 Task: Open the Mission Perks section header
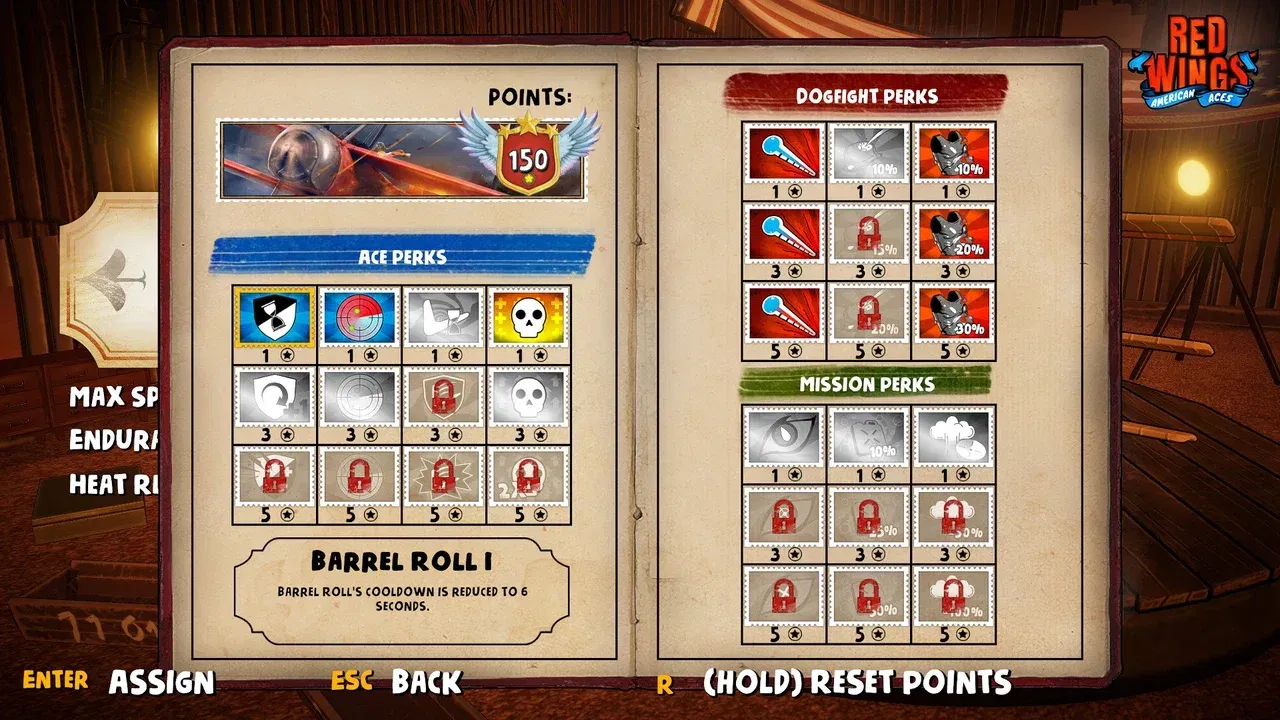click(x=869, y=382)
